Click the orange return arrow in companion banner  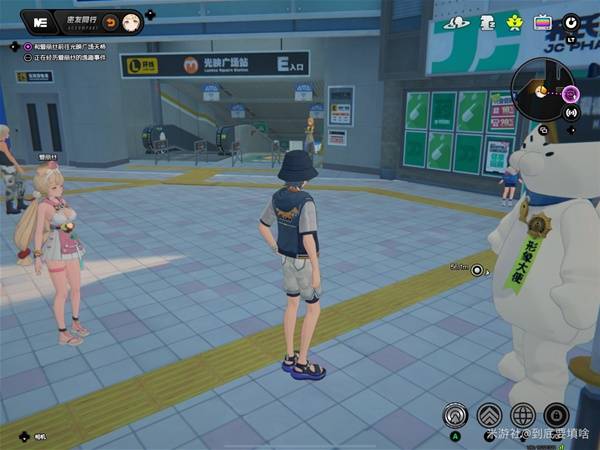110,22
